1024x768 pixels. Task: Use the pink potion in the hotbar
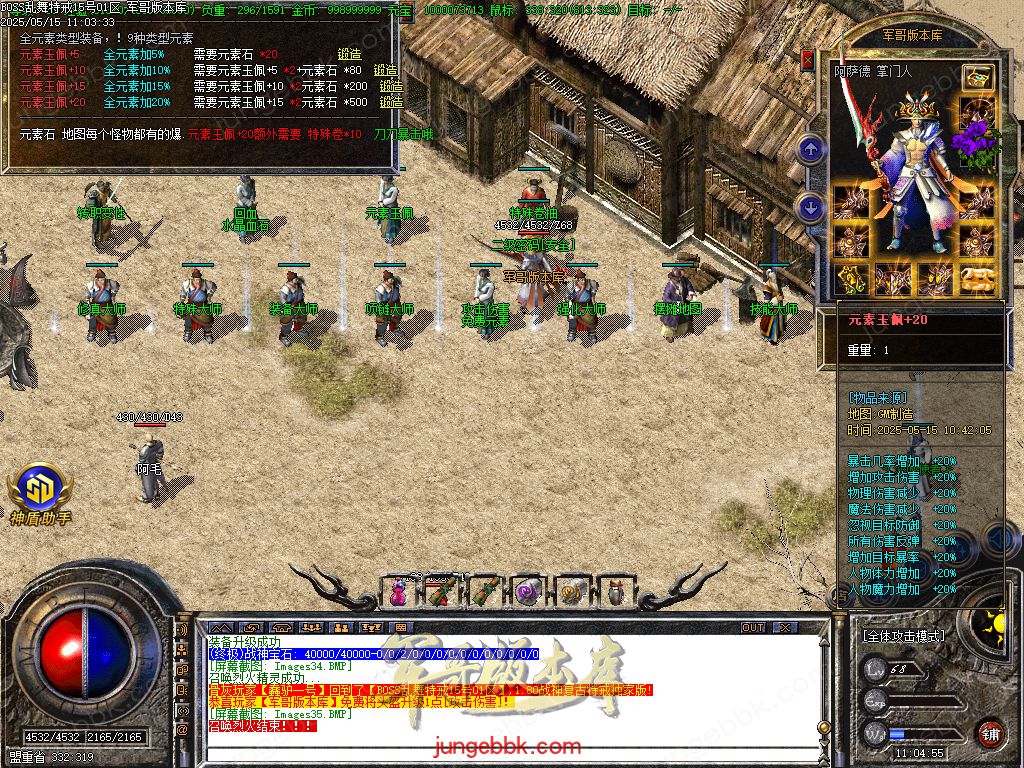click(398, 592)
